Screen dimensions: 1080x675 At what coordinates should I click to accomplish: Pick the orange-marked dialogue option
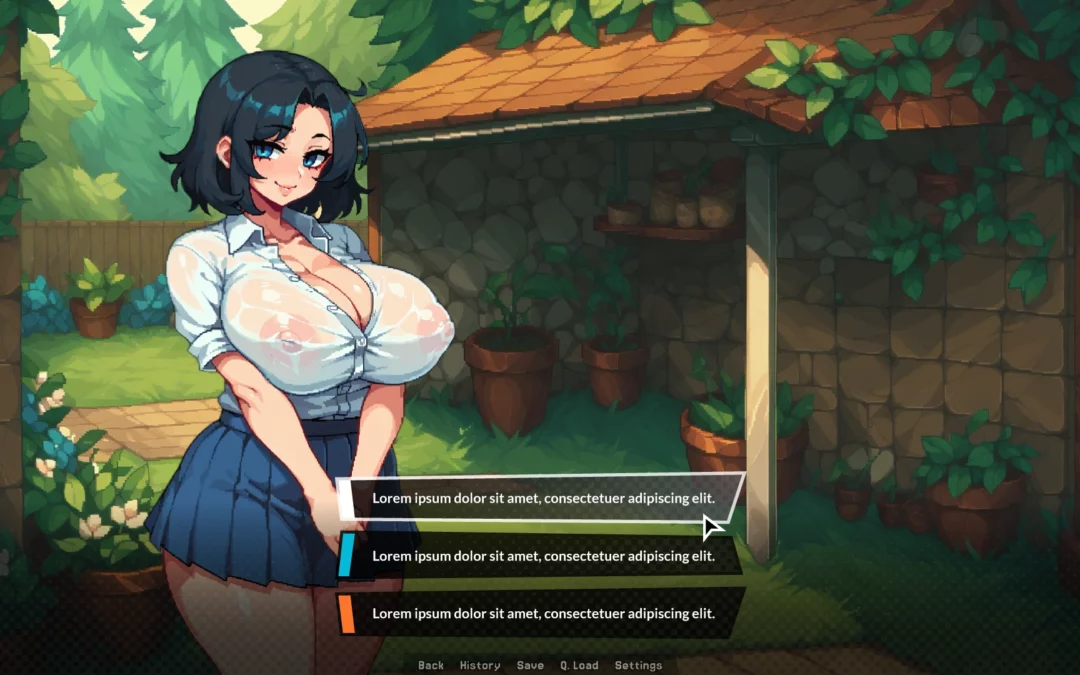point(543,614)
